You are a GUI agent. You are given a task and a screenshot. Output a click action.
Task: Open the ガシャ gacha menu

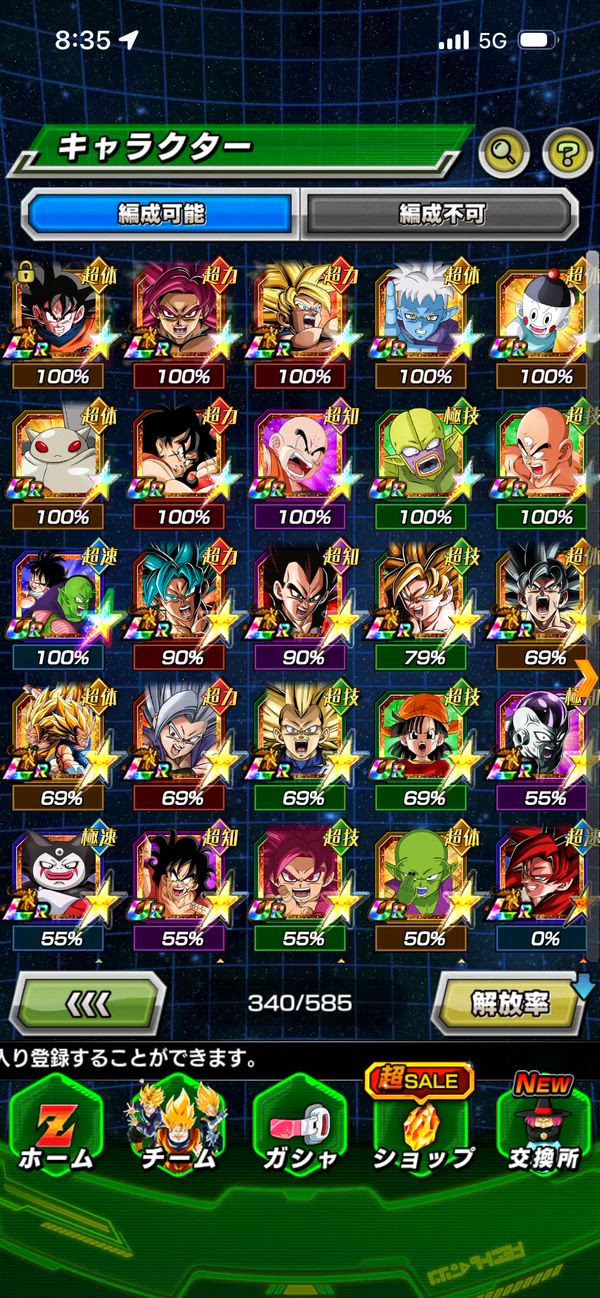point(299,1125)
